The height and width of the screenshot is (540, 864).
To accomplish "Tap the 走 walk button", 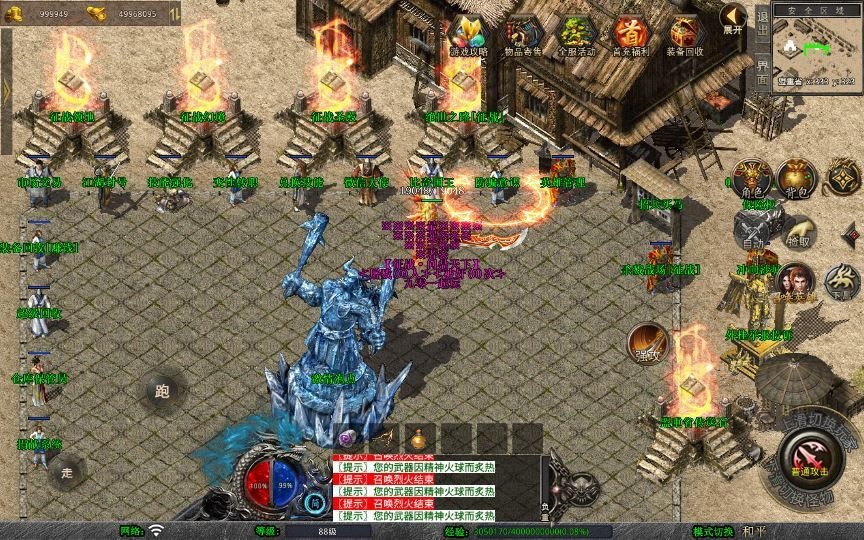I will tap(68, 470).
